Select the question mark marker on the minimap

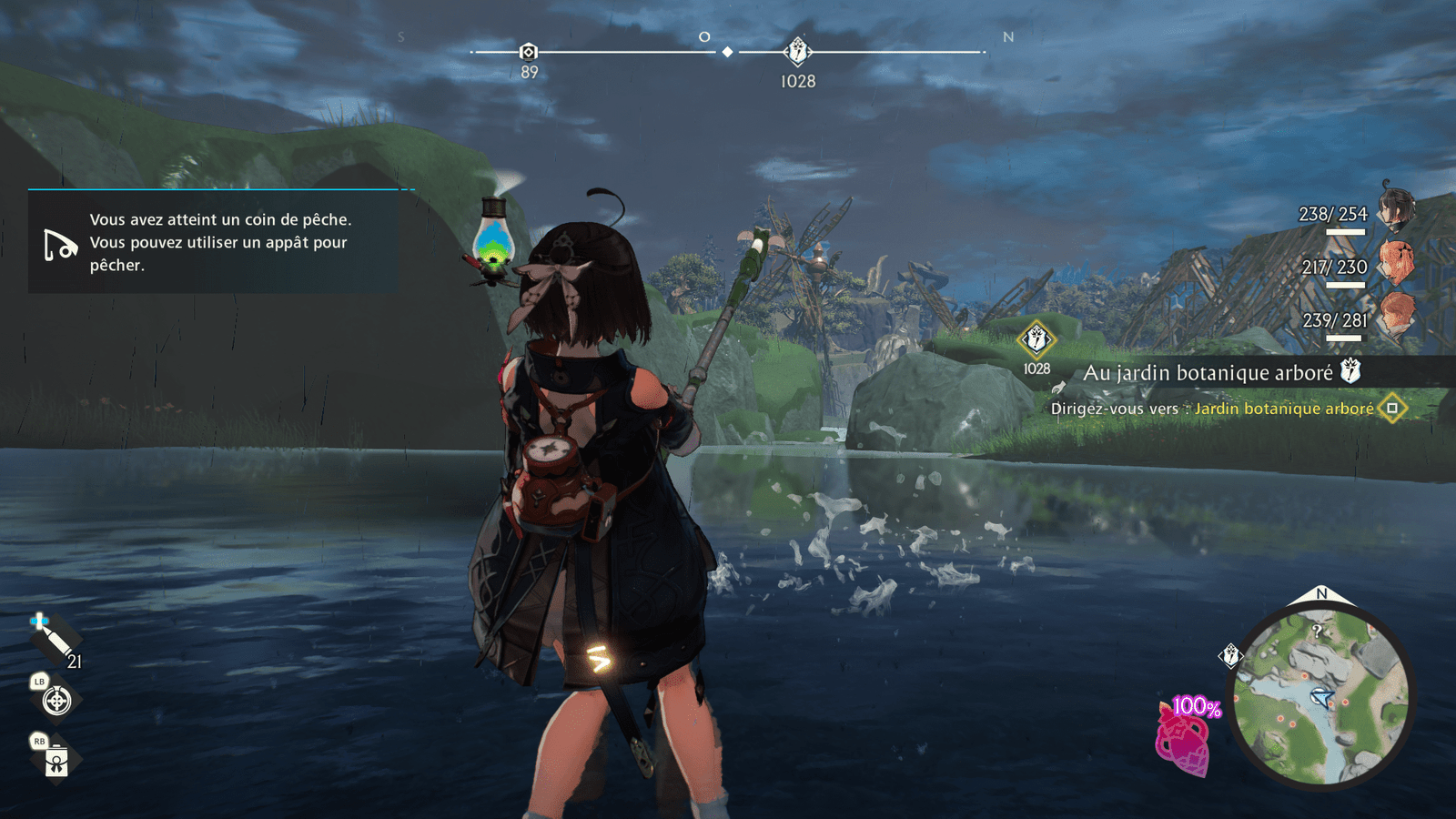pos(1317,630)
